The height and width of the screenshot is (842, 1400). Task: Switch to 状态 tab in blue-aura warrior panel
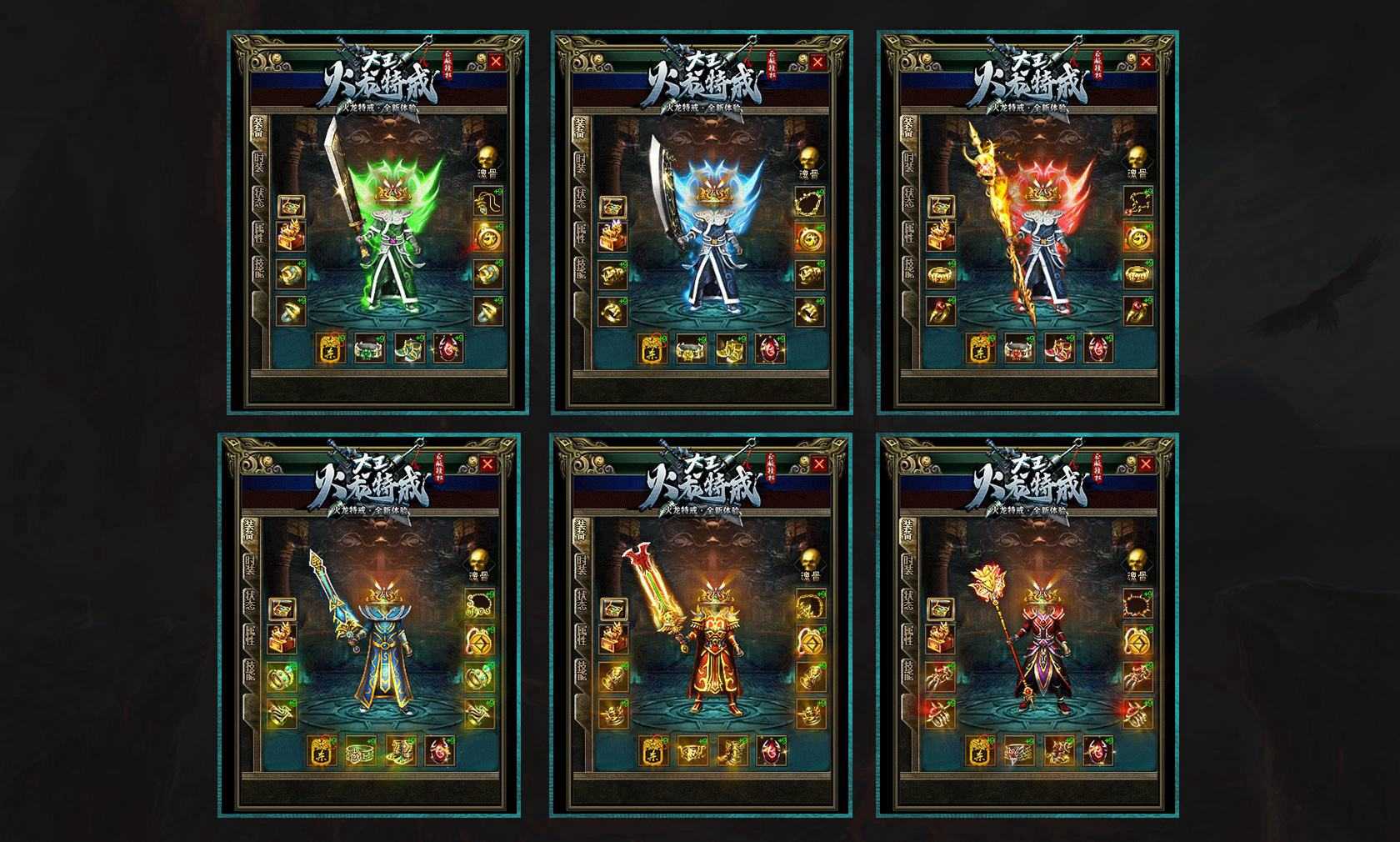coord(580,200)
